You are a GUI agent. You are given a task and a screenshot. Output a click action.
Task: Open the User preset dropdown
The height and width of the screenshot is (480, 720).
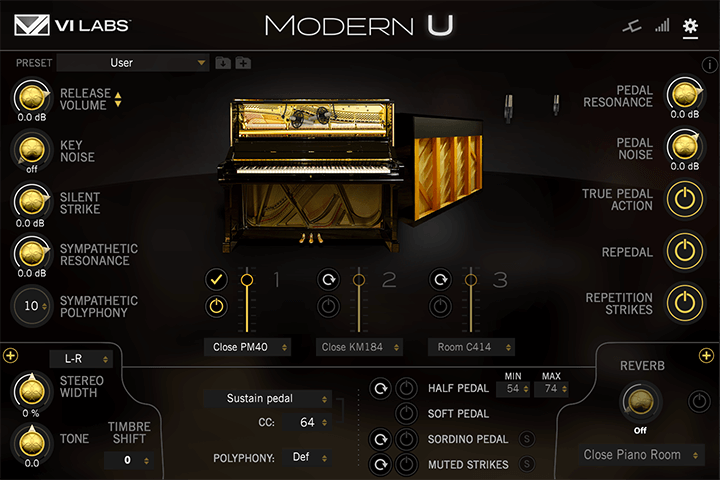point(132,63)
